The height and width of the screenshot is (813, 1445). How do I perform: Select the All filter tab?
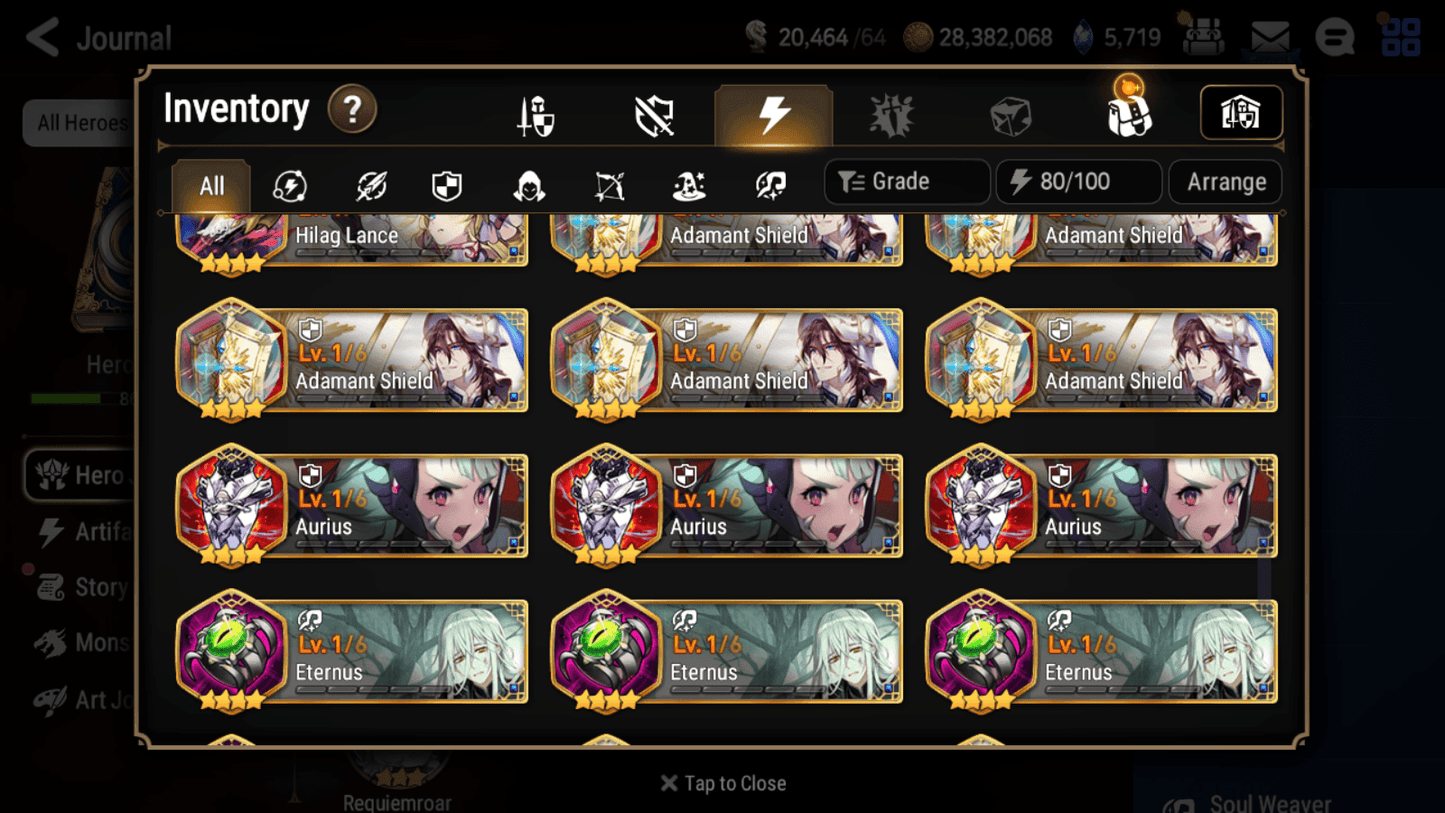(209, 183)
